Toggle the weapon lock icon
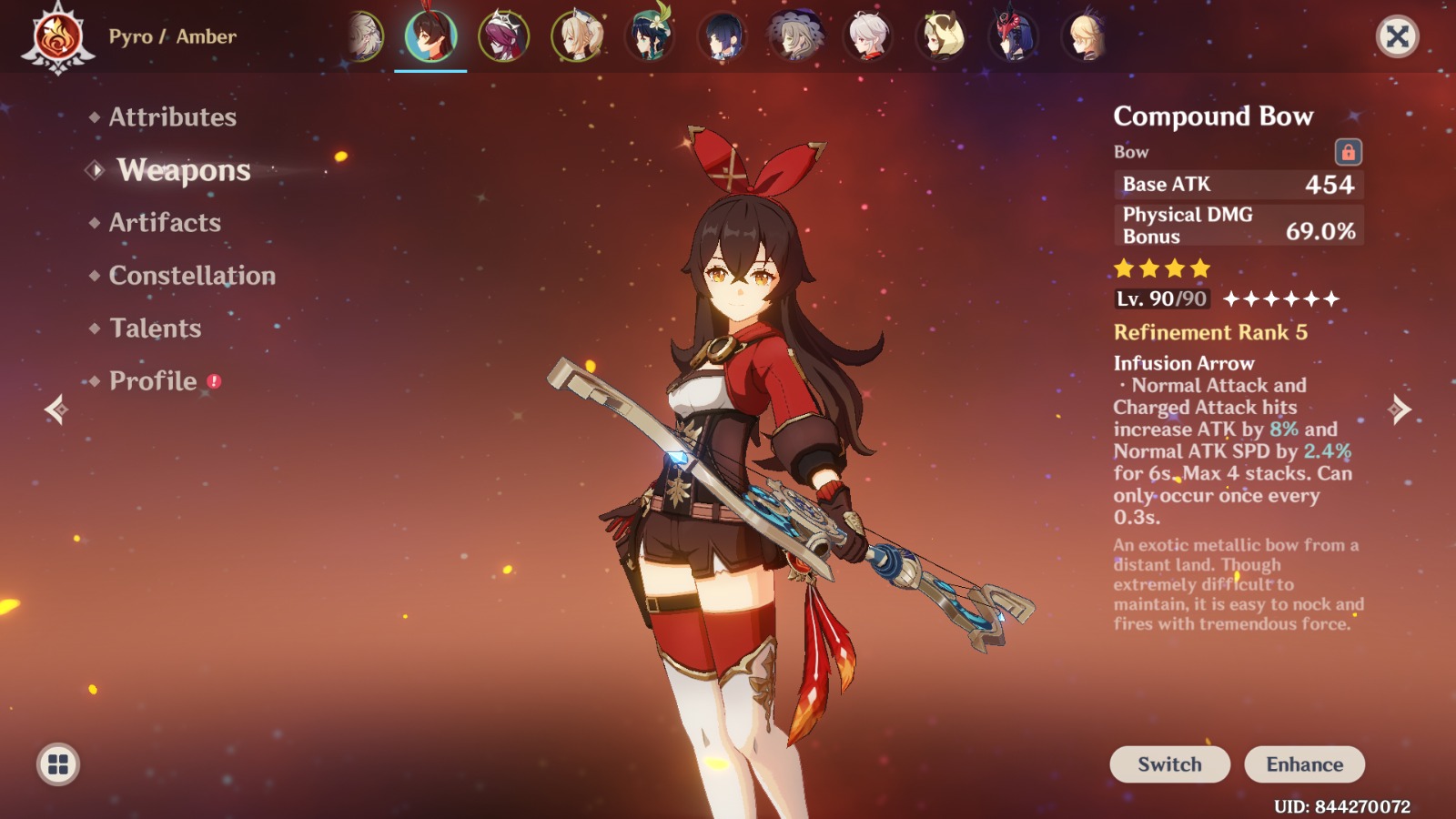This screenshot has width=1456, height=819. click(1348, 152)
